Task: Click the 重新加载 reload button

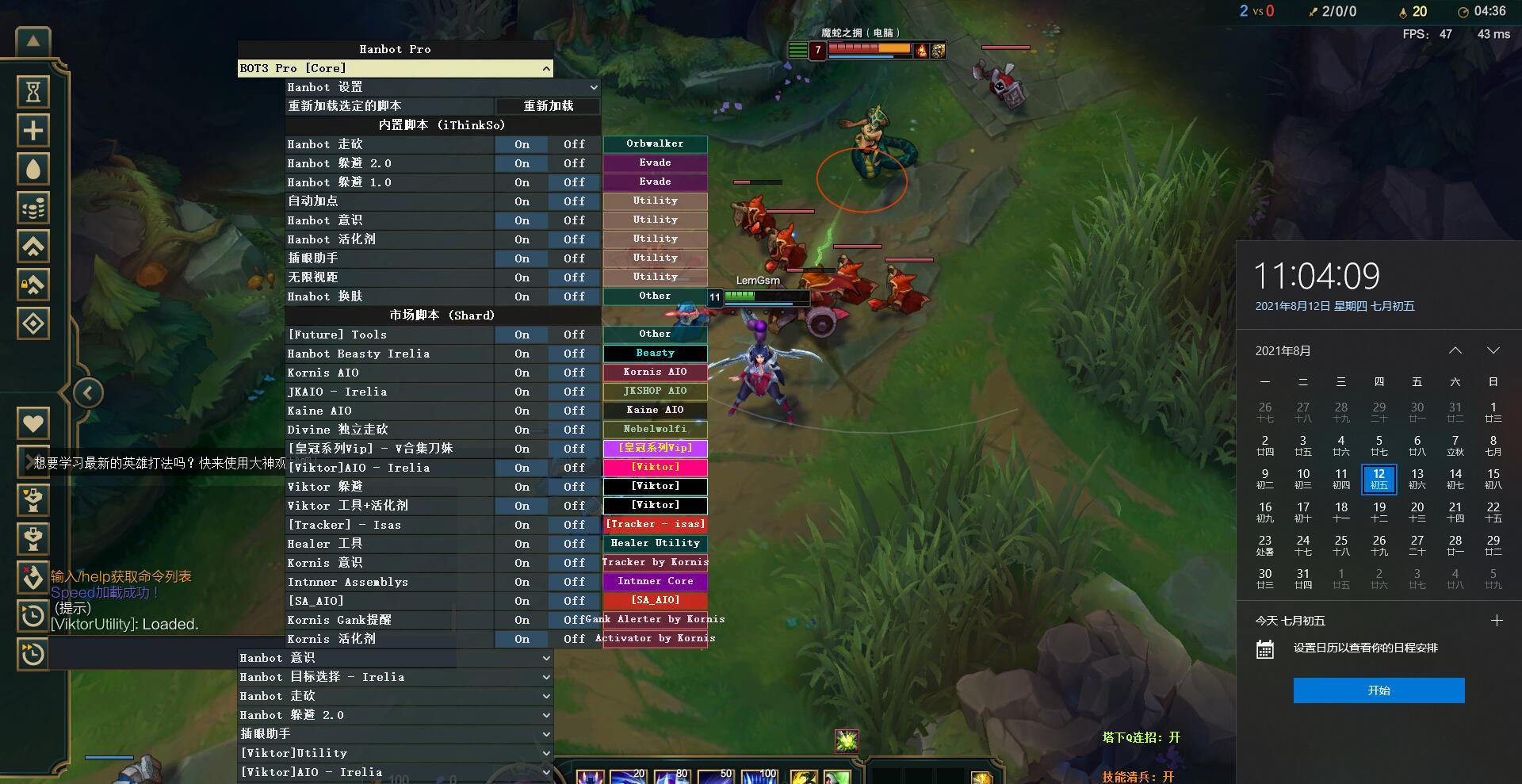Action: (548, 106)
